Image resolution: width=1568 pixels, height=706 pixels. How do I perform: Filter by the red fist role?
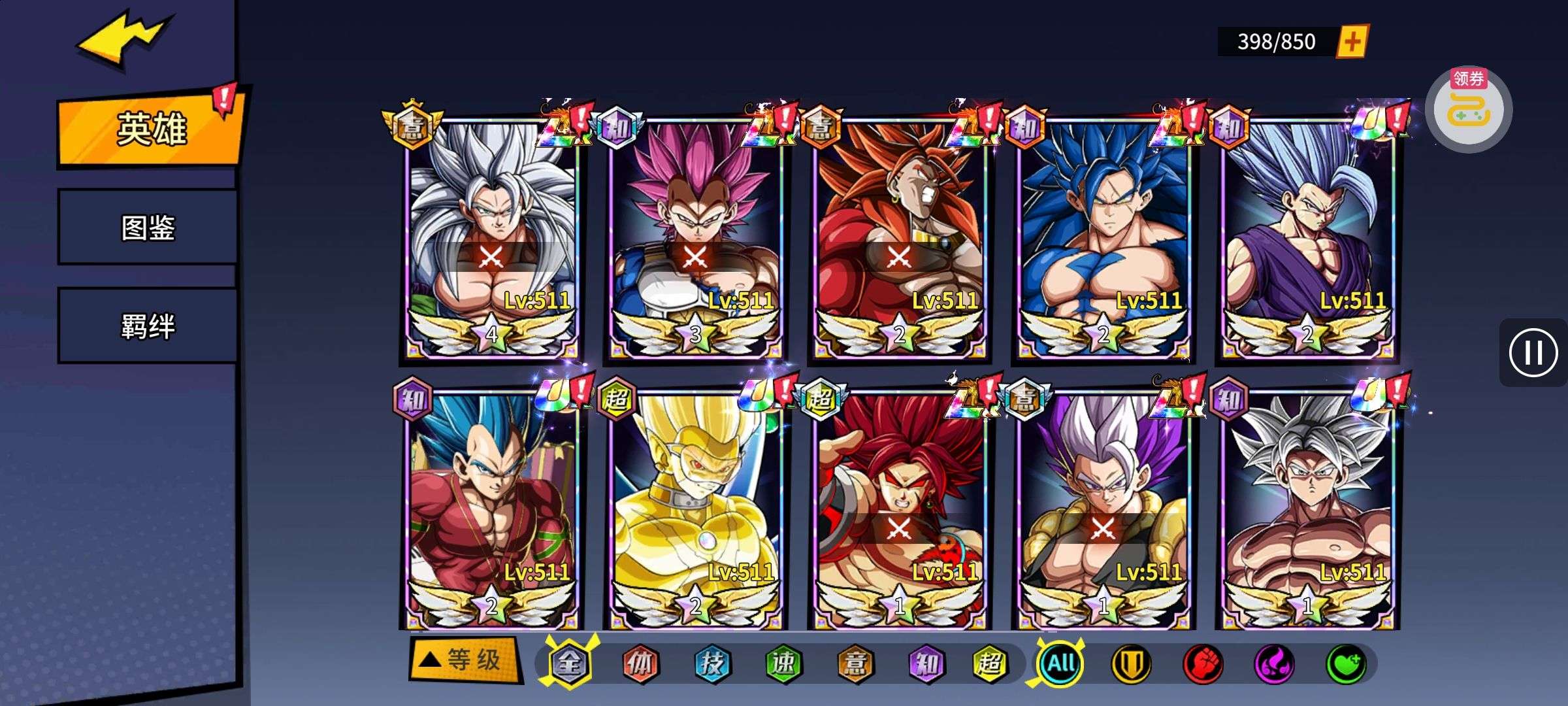click(1203, 664)
